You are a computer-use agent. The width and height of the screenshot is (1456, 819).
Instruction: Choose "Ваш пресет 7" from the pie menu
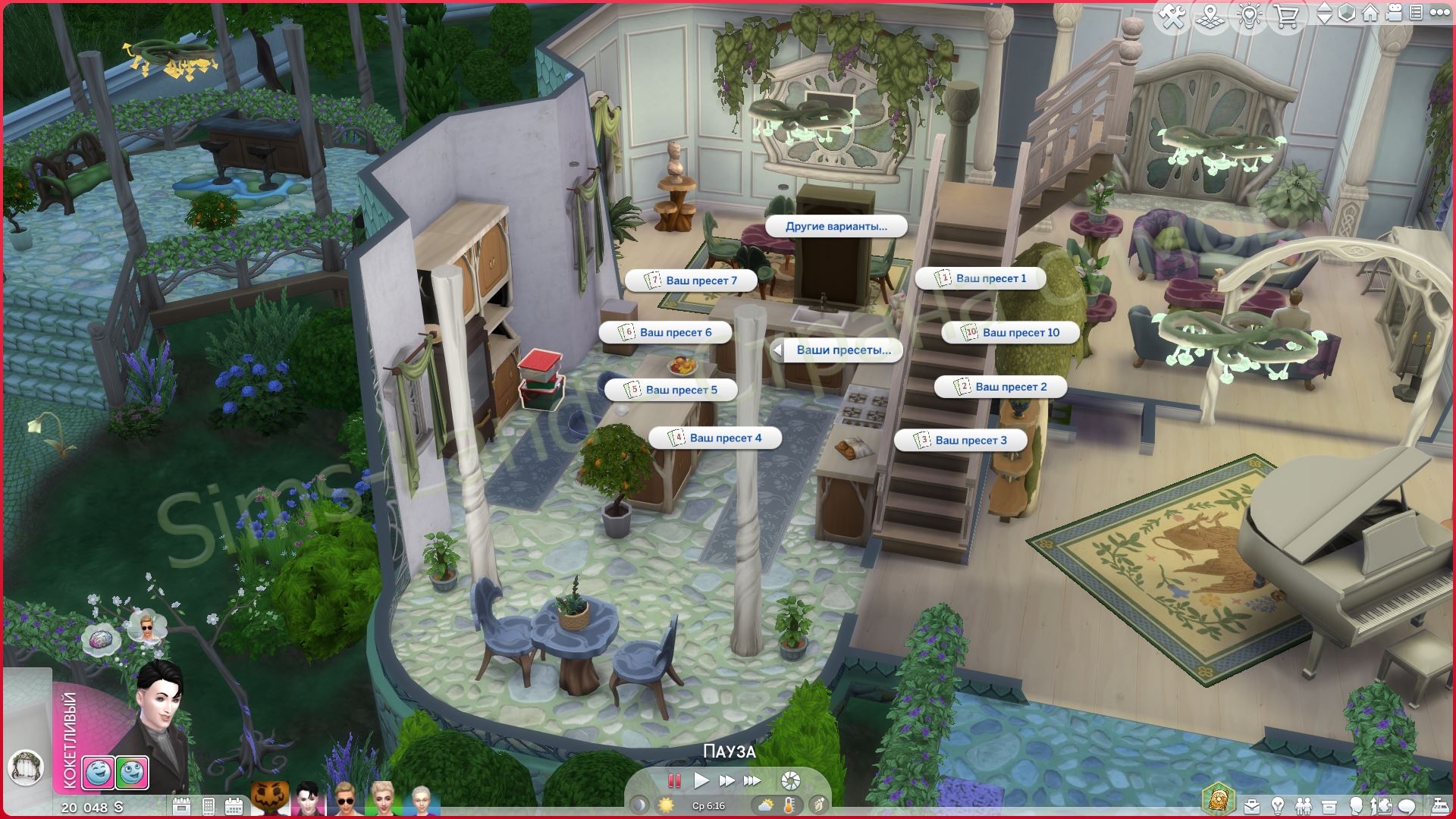pos(692,281)
